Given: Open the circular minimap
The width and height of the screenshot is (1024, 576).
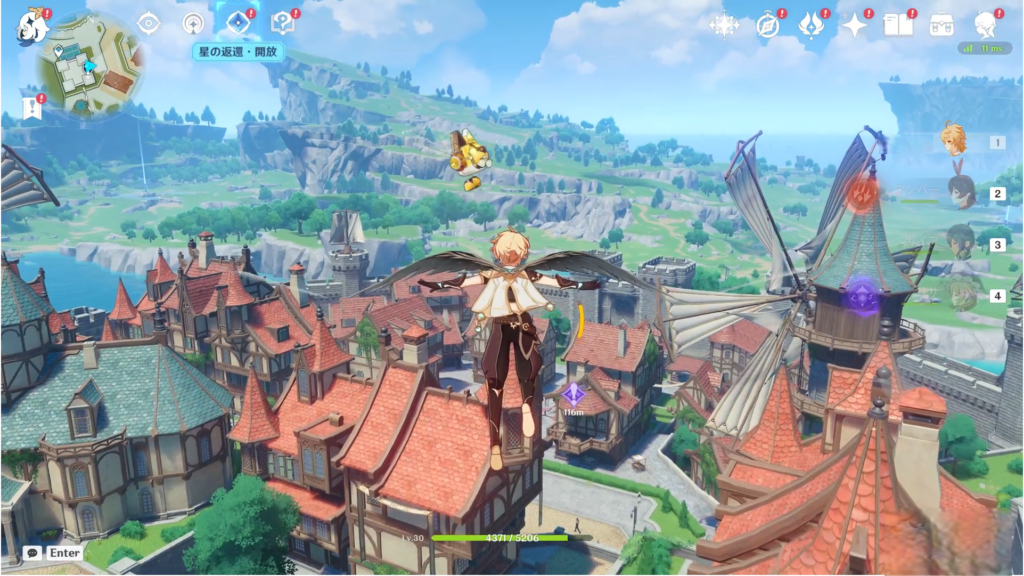Looking at the screenshot, I should click(88, 66).
